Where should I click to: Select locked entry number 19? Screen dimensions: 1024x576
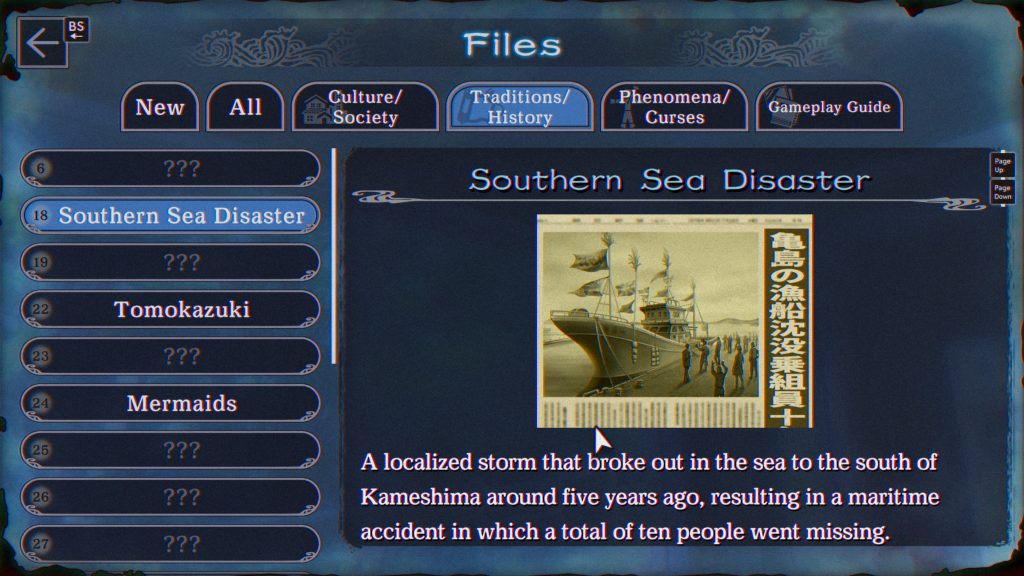click(170, 263)
